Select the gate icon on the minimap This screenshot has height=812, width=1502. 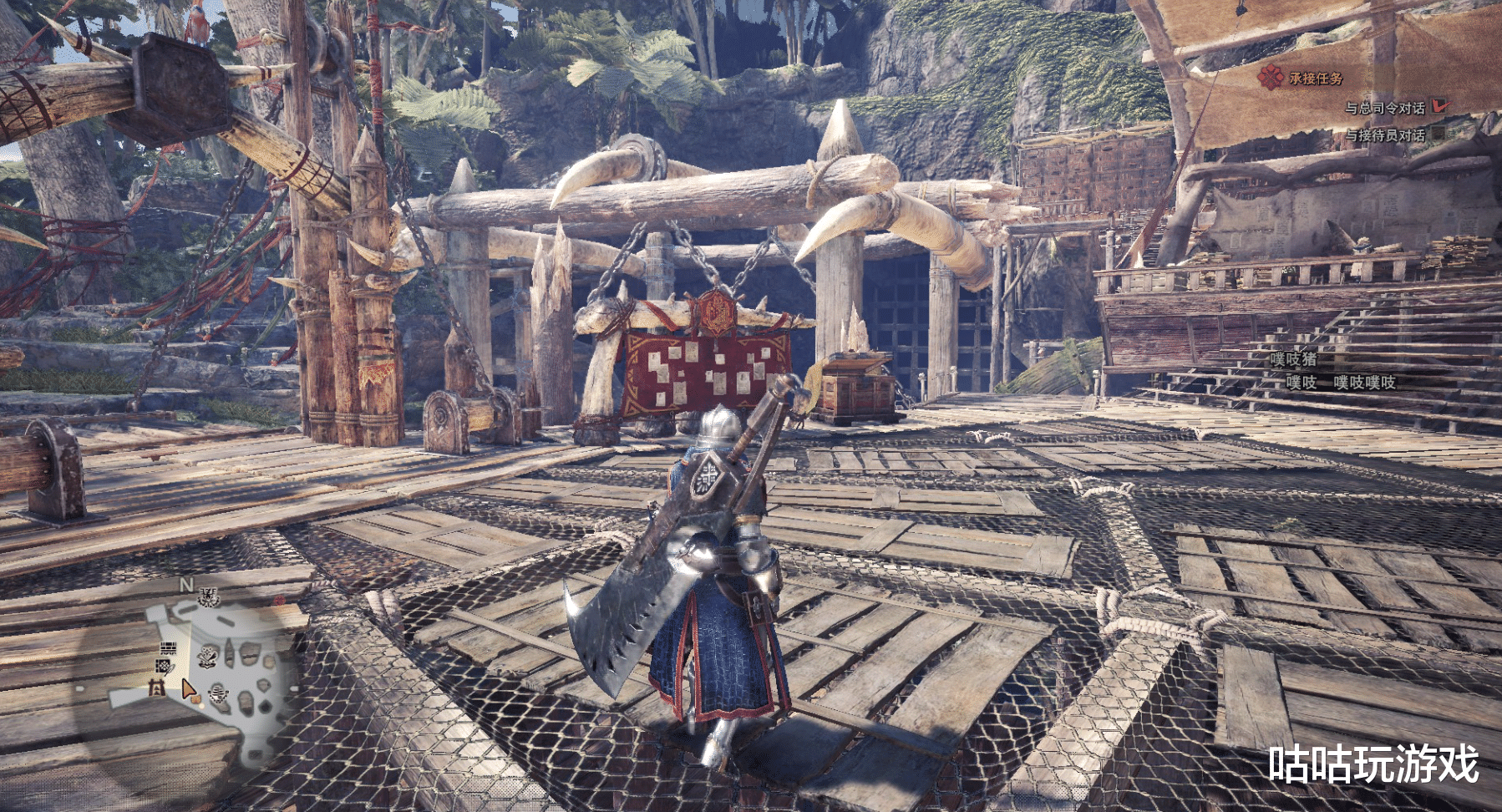(155, 687)
